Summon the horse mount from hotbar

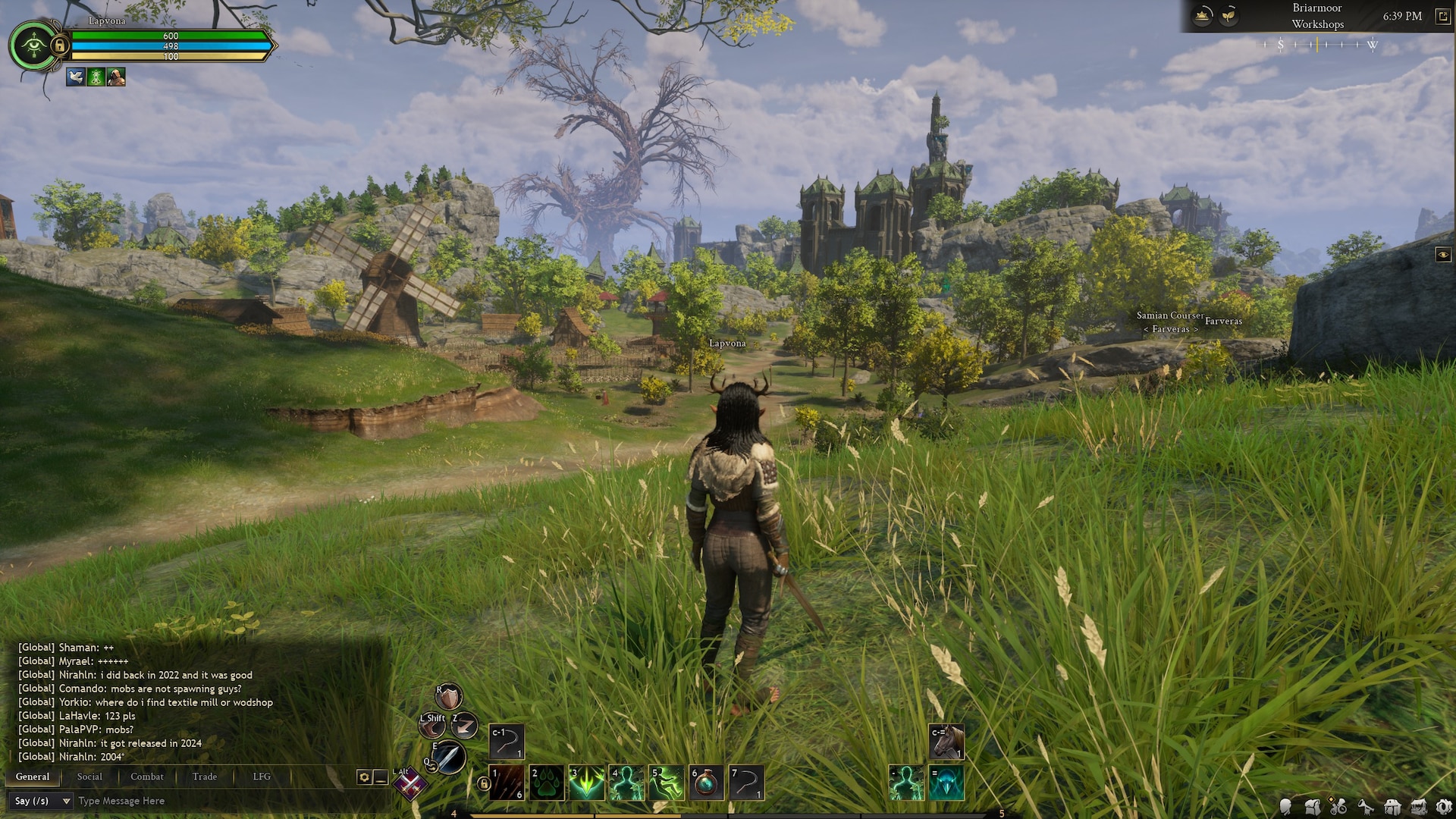coord(946,742)
